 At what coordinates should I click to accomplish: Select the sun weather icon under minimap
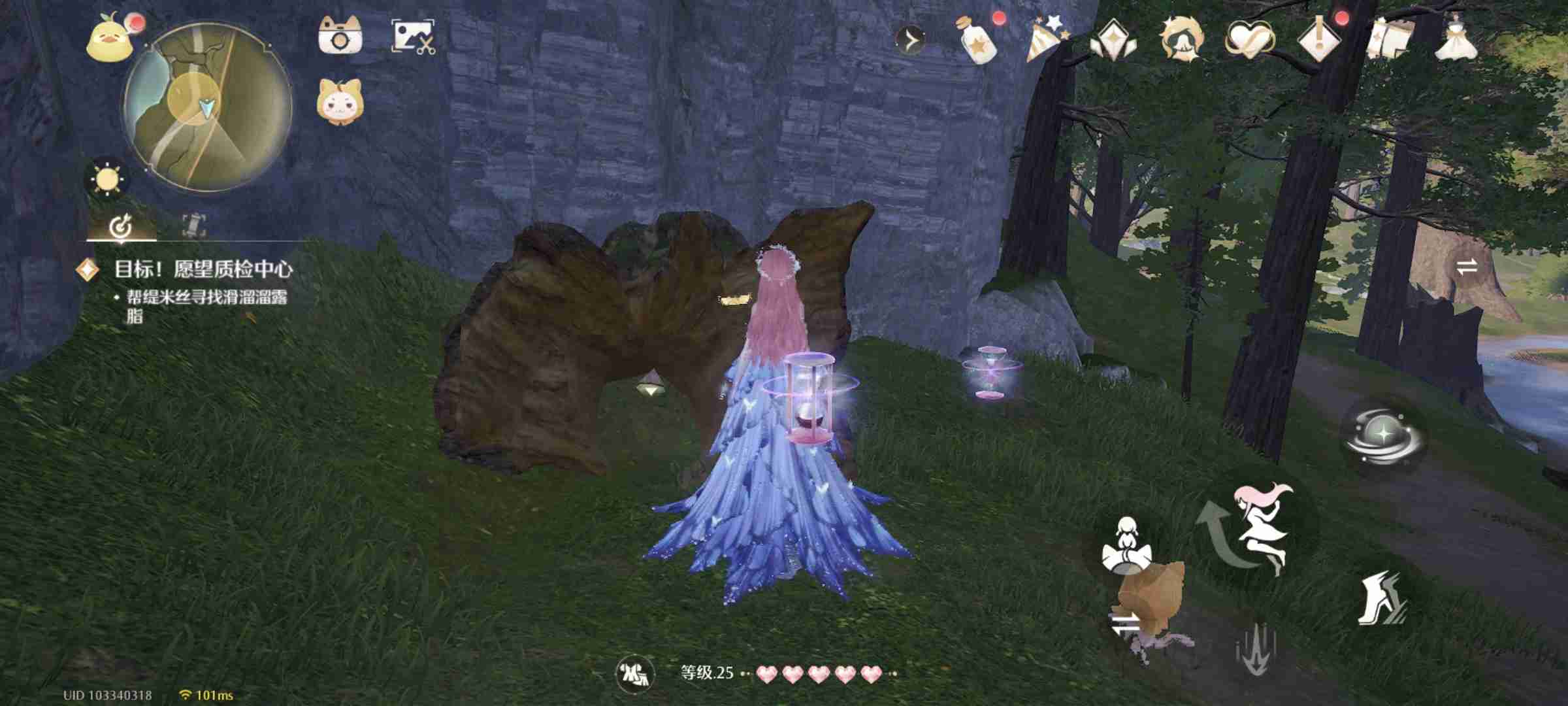coord(108,180)
